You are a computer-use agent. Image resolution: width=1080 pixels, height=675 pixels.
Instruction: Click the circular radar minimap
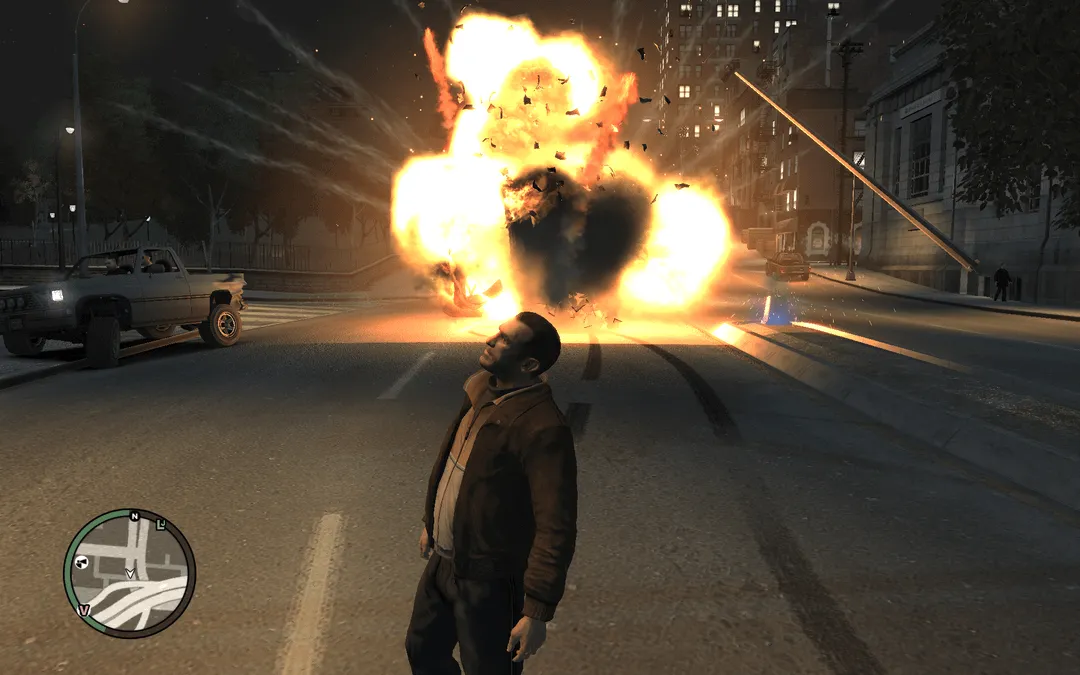[x=129, y=573]
